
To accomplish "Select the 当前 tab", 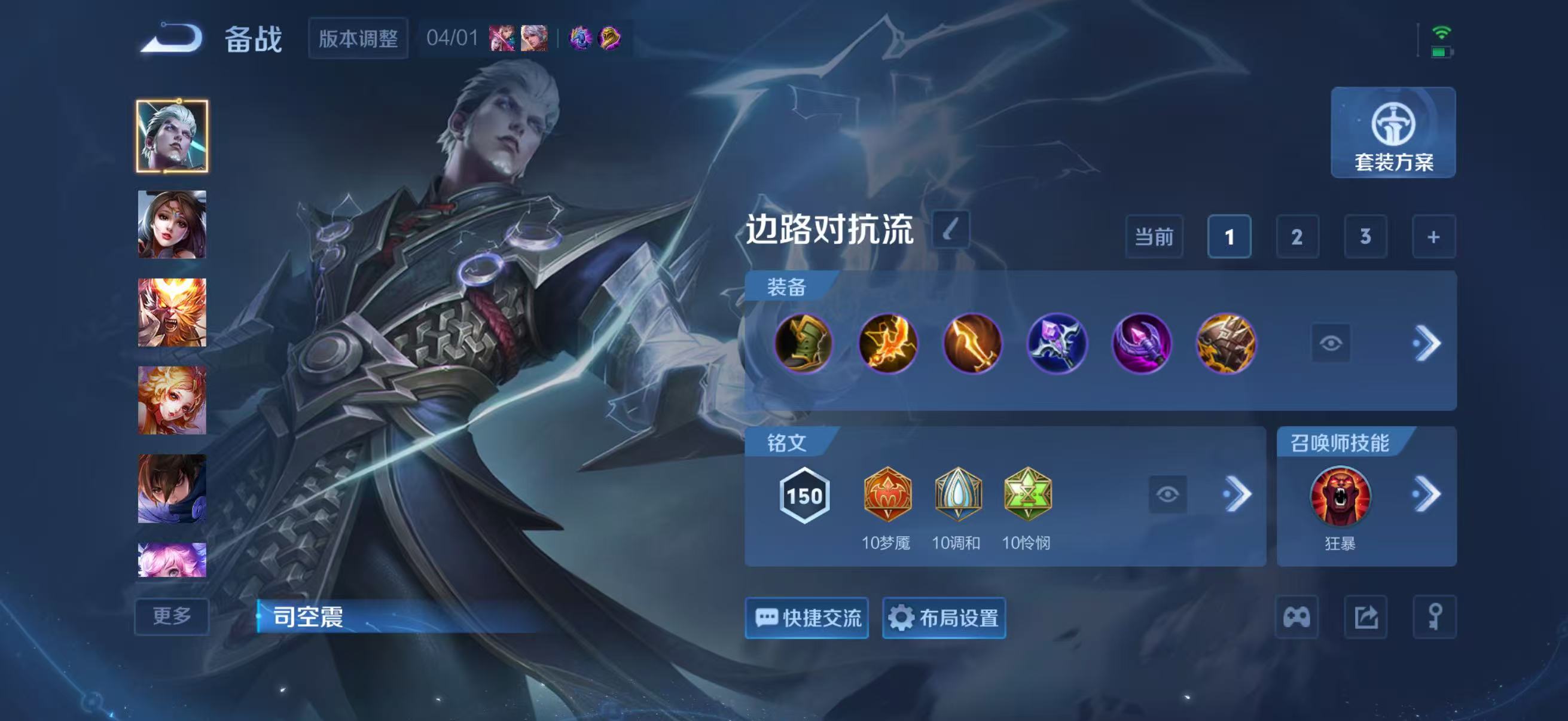I will [x=1155, y=236].
